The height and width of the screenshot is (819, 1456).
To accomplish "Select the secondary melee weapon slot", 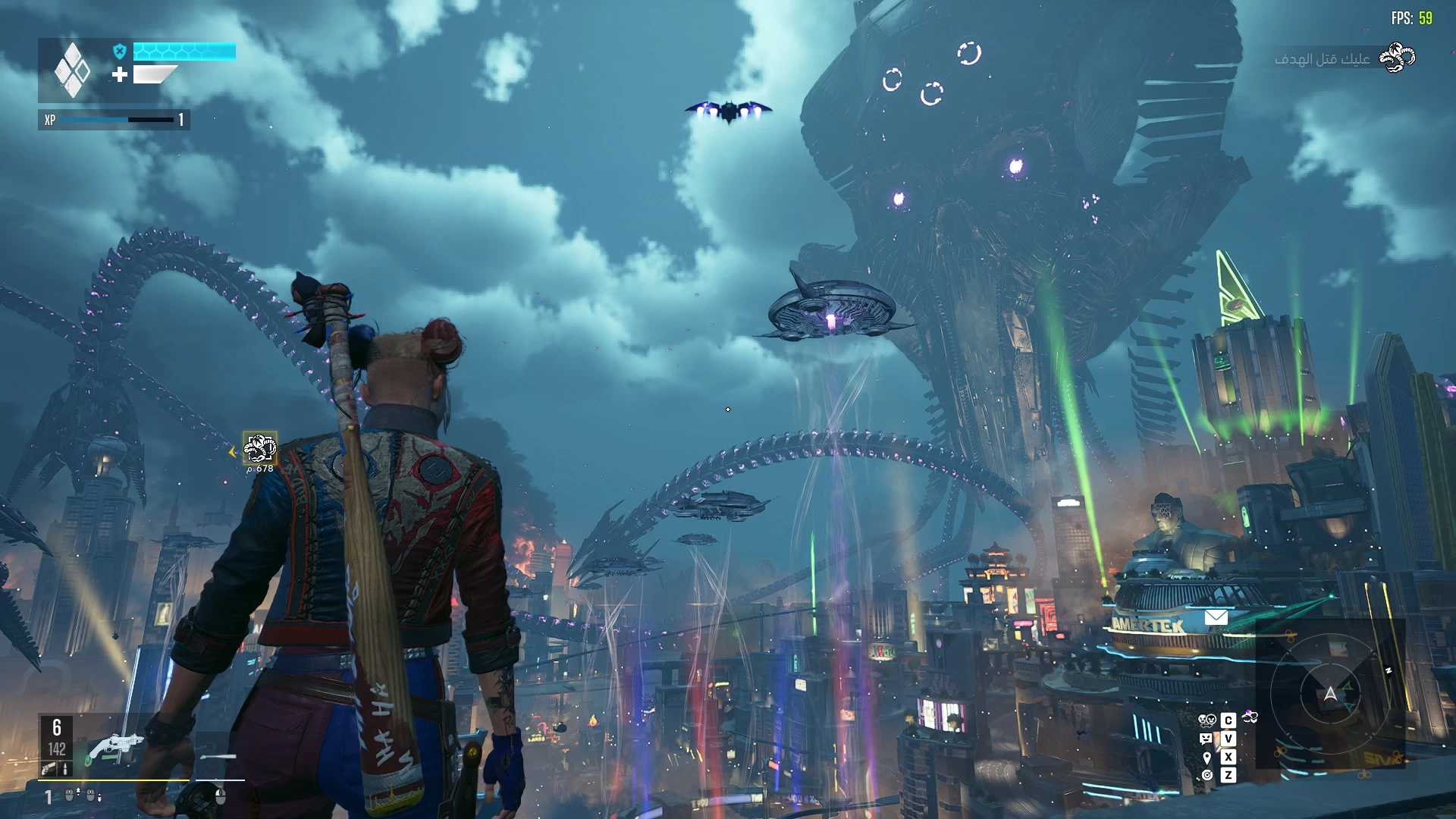I will 219,757.
